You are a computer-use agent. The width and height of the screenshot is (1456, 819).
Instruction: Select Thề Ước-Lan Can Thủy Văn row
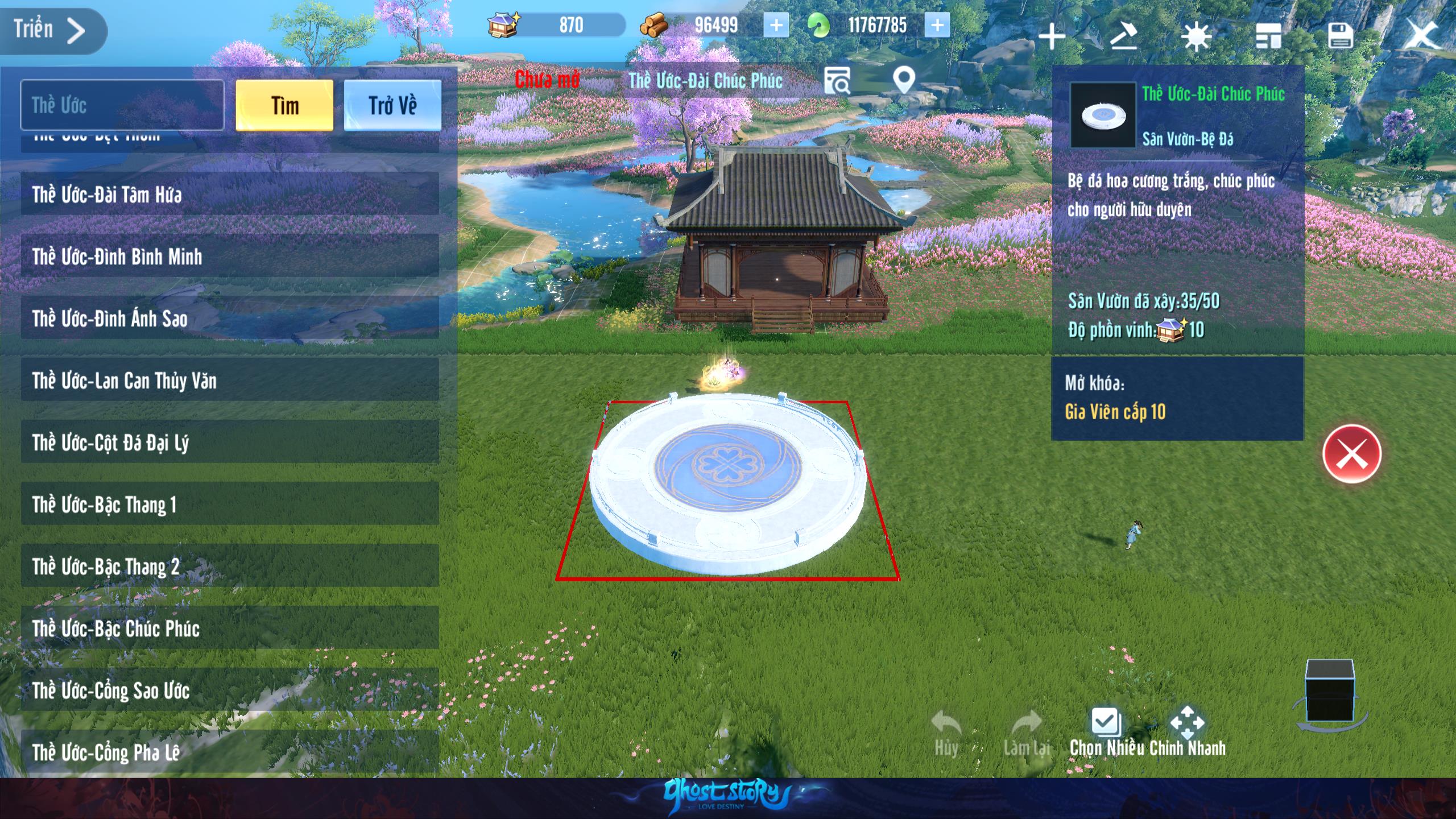(x=230, y=380)
